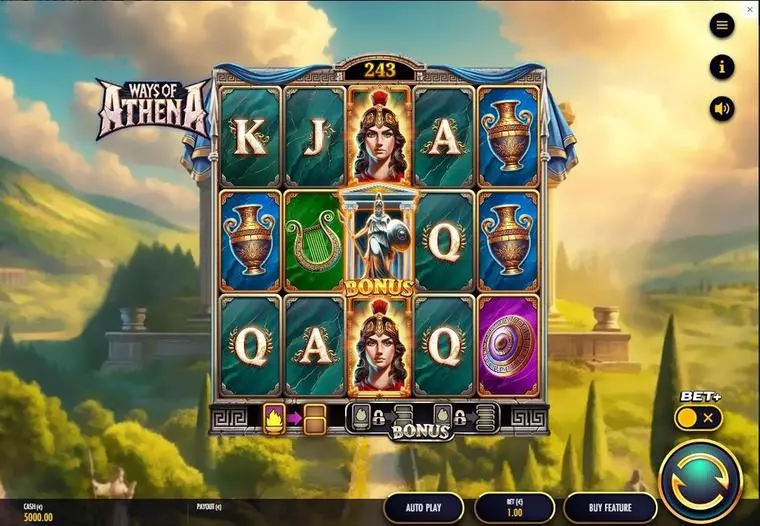
Task: Open the hamburger menu
Action: point(722,26)
